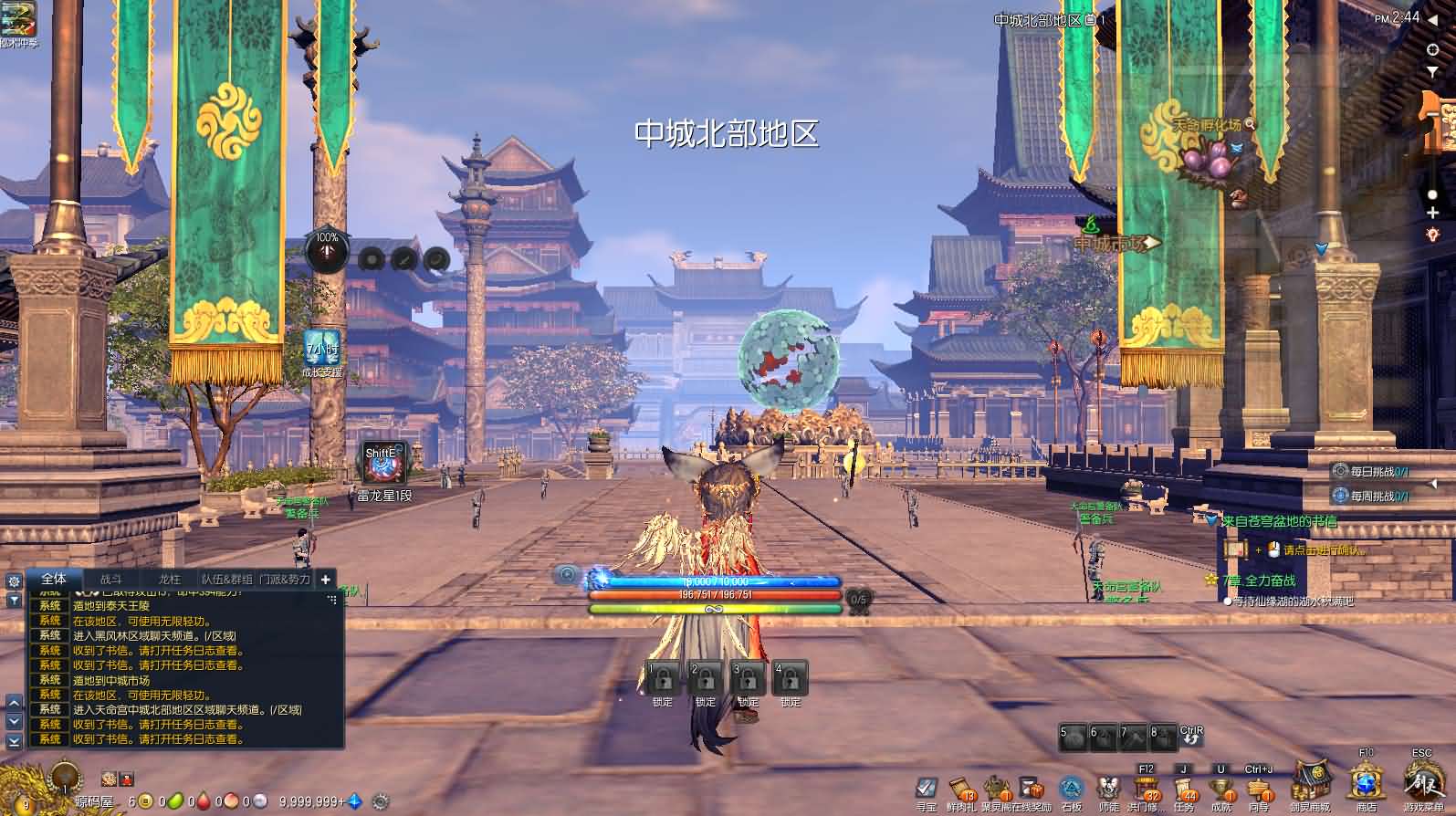
Task: Switch chat to the 战斗 tab
Action: [x=110, y=580]
